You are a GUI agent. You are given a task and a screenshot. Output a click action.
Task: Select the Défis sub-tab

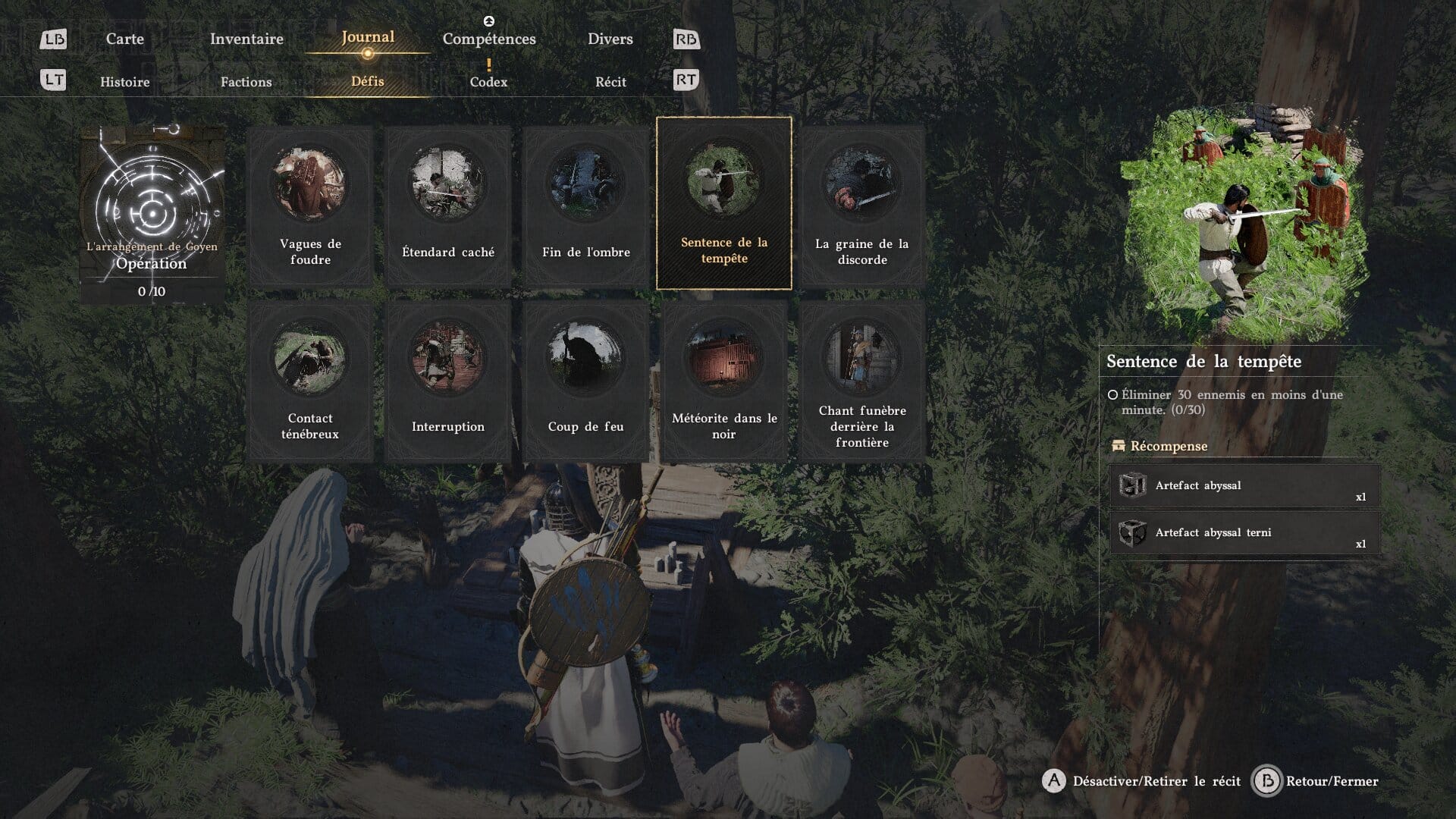pyautogui.click(x=368, y=81)
